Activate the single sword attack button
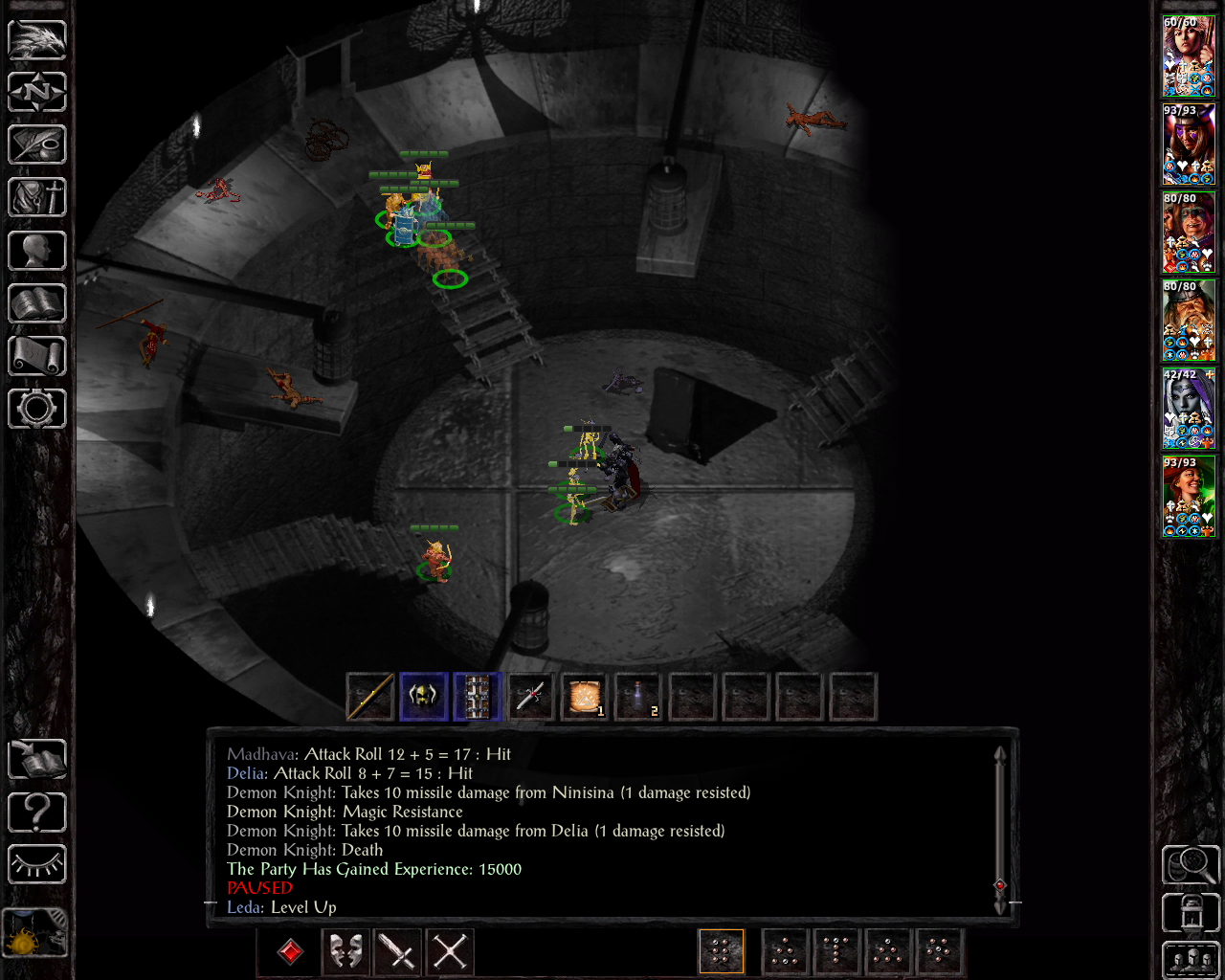1225x980 pixels. coord(397,951)
